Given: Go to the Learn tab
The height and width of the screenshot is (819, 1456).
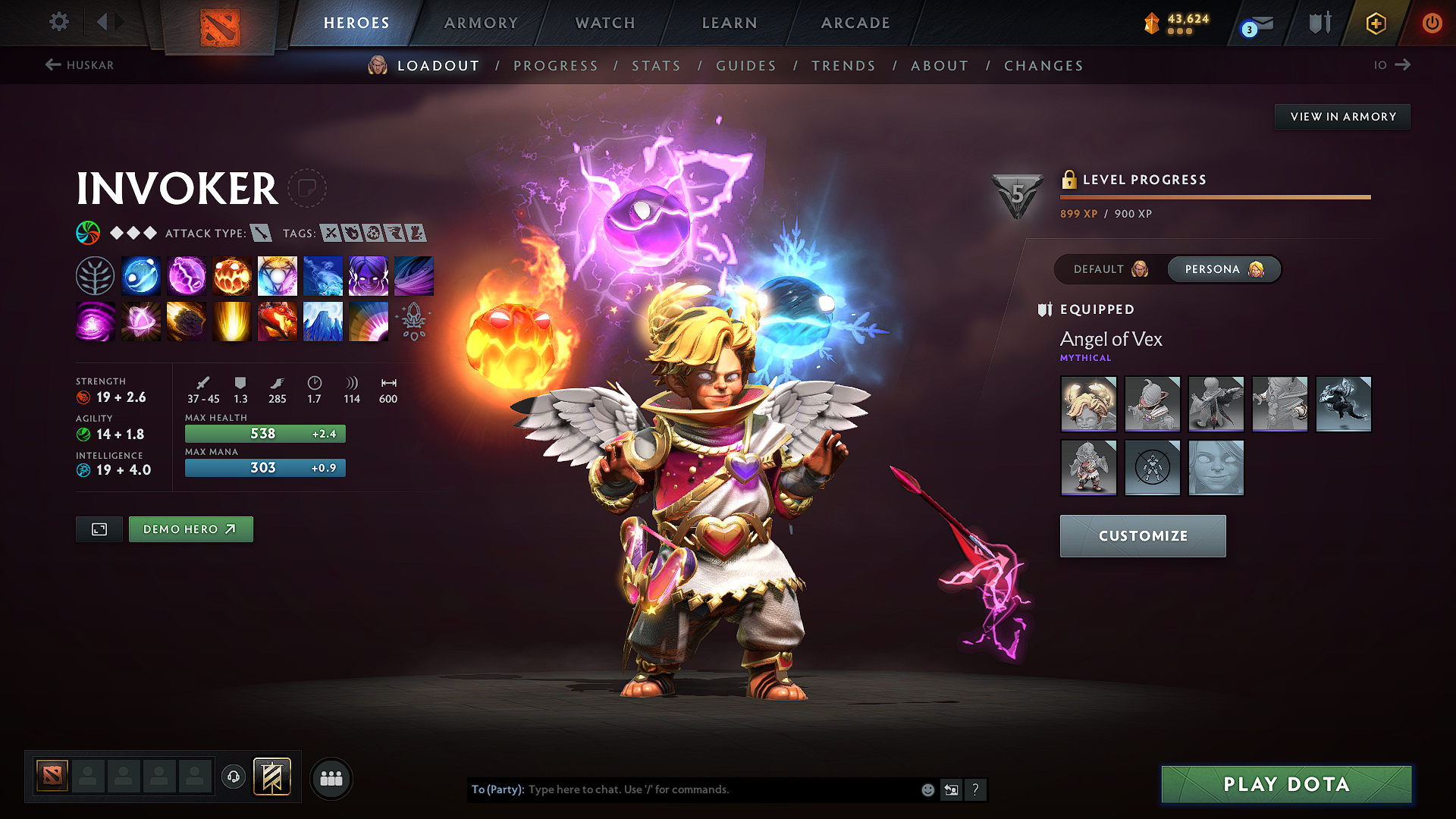Looking at the screenshot, I should coord(730,23).
